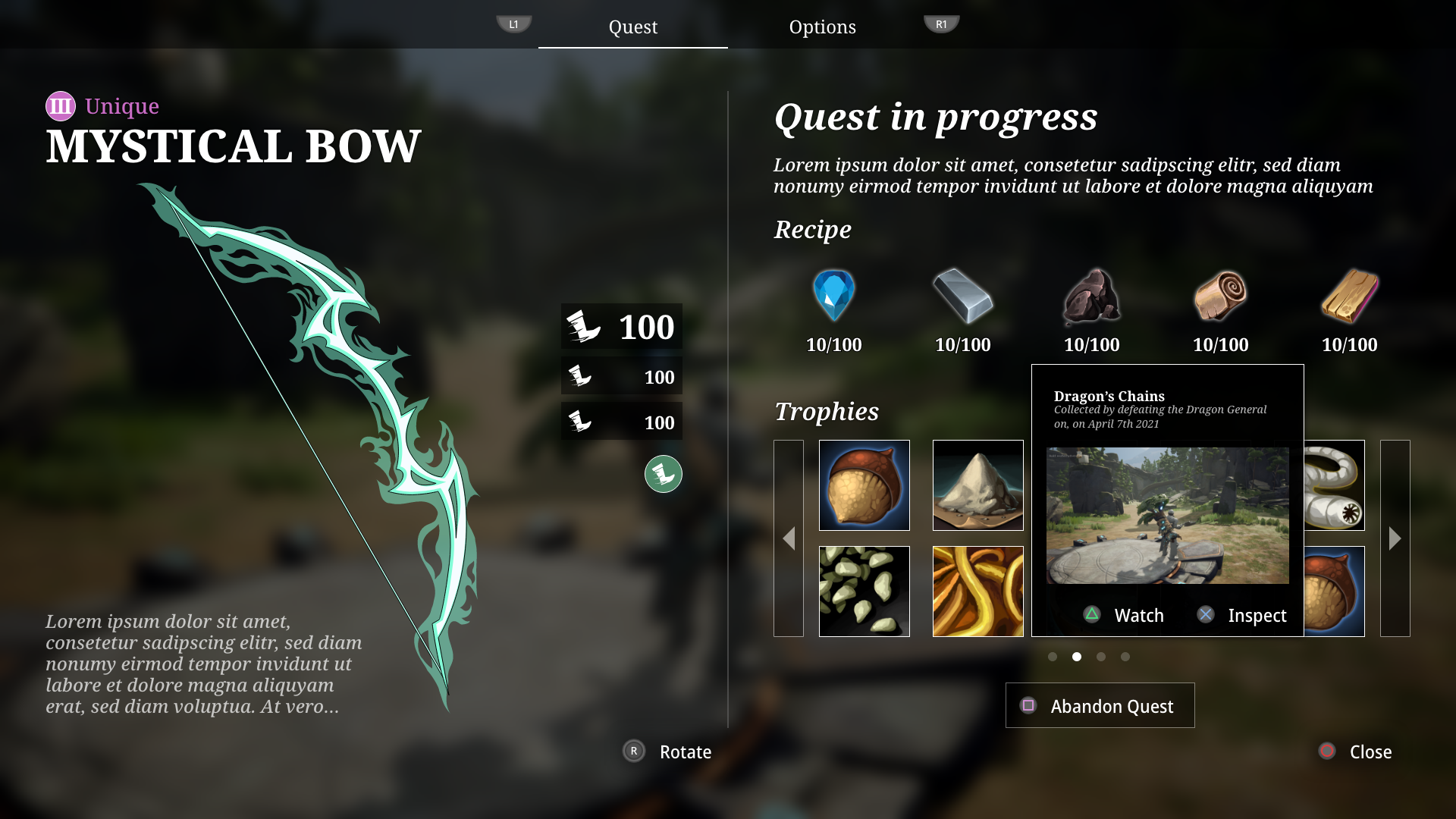
Task: Show next trophies with right arrow
Action: (x=1395, y=538)
